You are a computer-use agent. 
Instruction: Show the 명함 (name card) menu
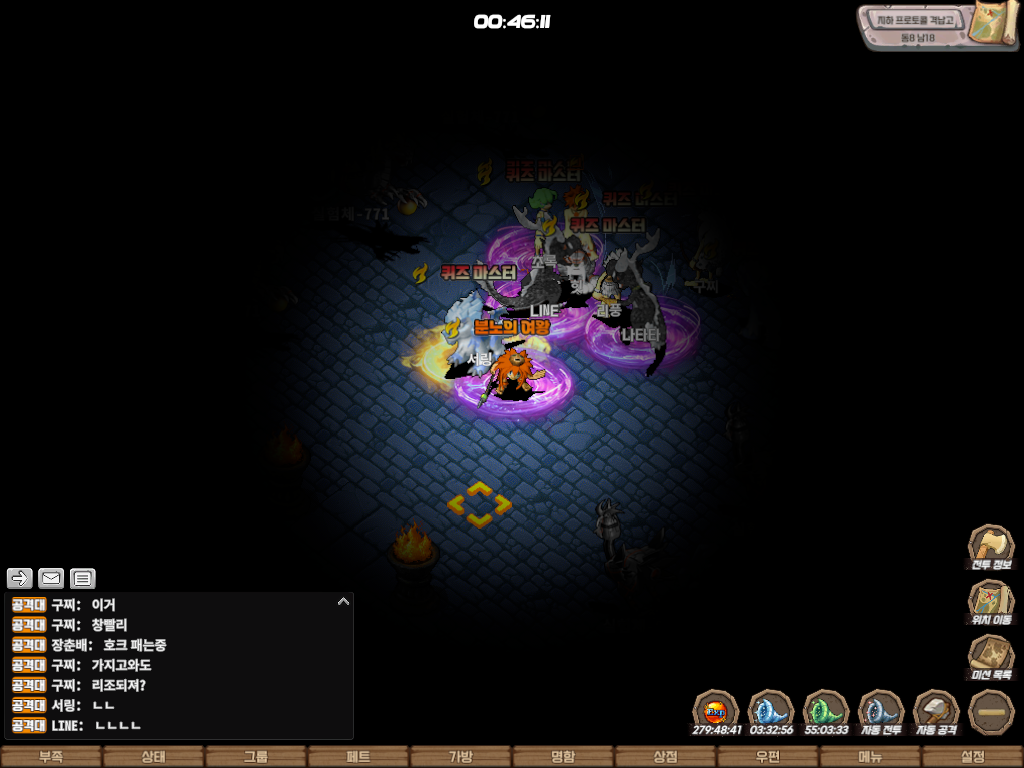563,757
